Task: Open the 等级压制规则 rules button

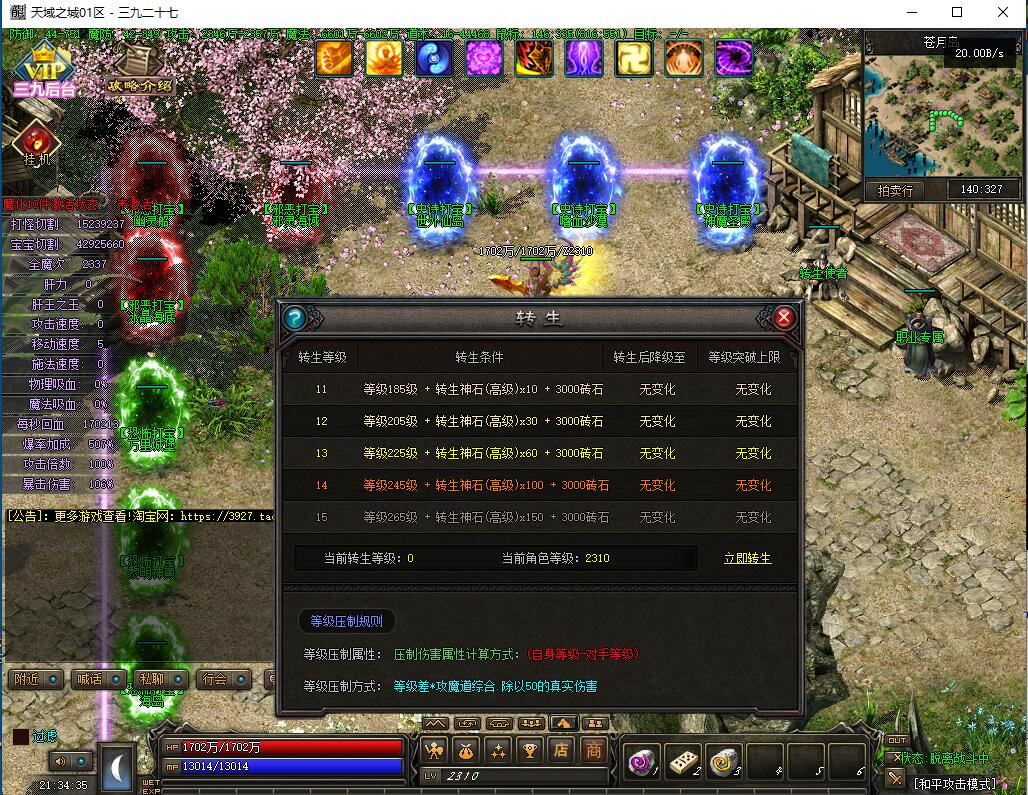Action: (346, 621)
